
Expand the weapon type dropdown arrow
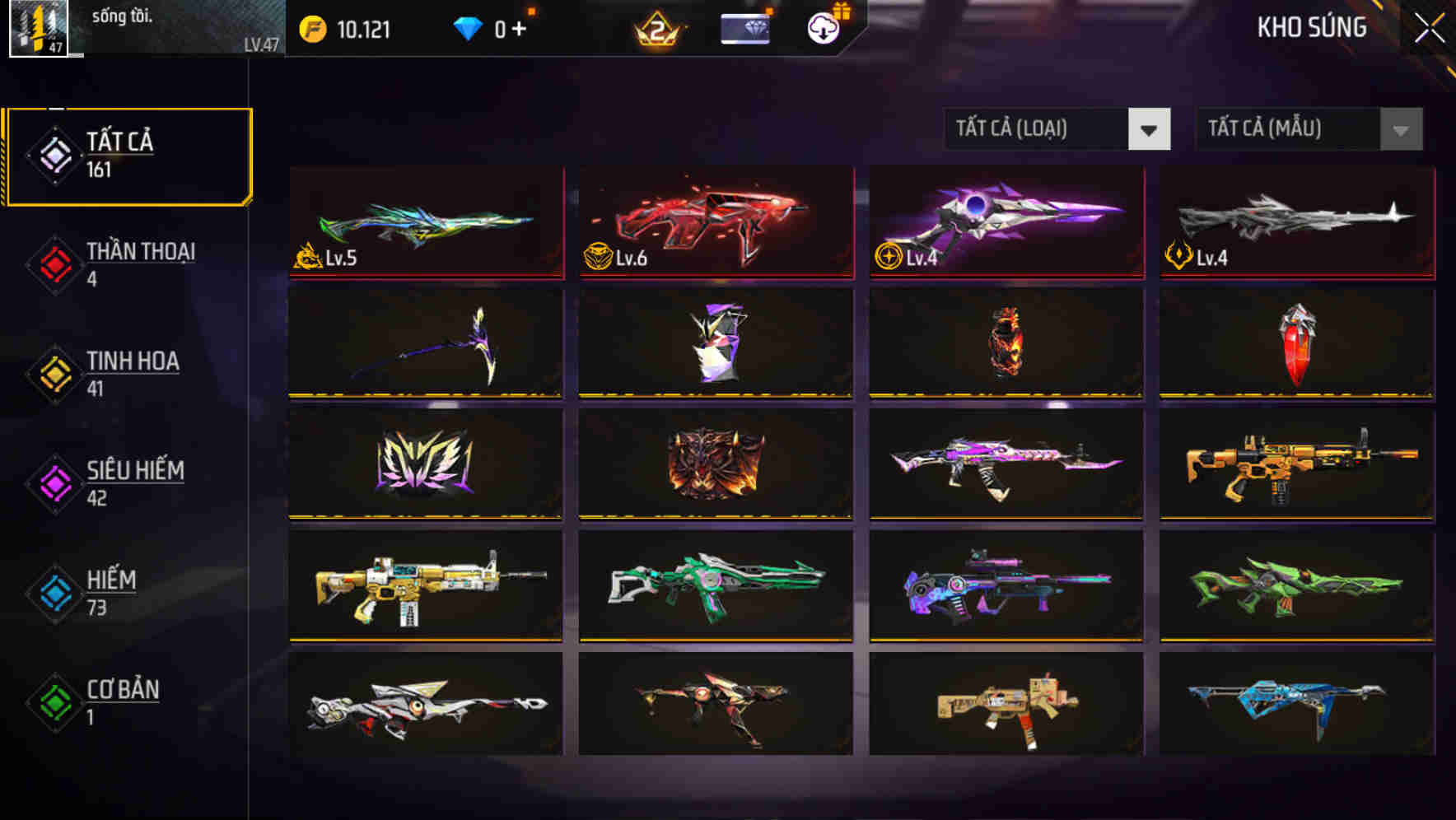point(1150,129)
